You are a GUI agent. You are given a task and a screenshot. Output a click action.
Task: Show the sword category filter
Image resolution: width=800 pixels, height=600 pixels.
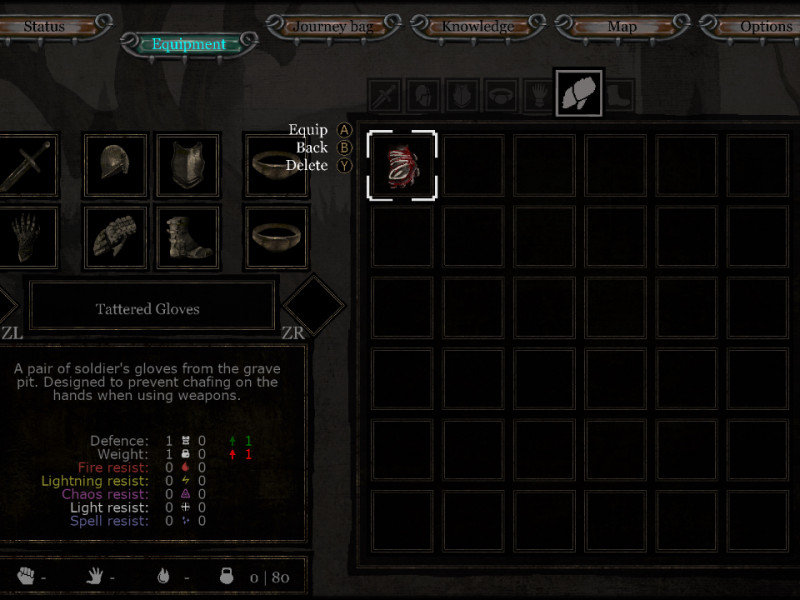point(385,96)
